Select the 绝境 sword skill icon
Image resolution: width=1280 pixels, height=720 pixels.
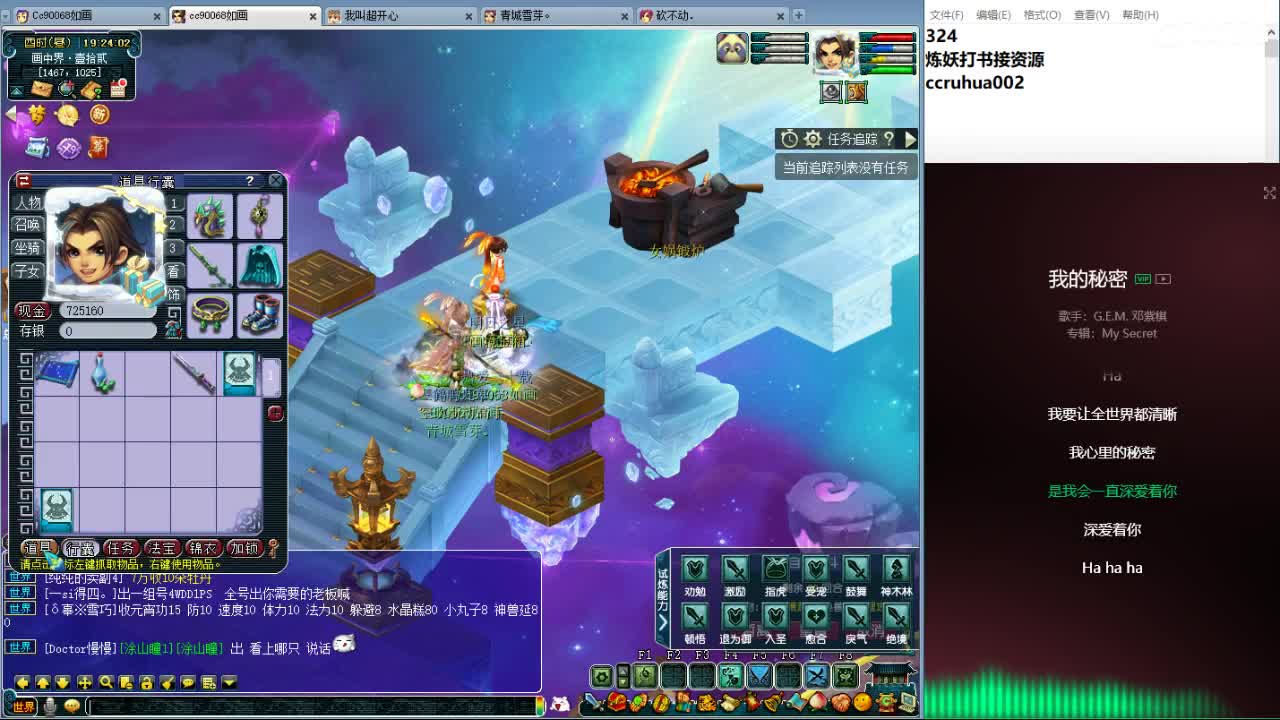pos(894,616)
